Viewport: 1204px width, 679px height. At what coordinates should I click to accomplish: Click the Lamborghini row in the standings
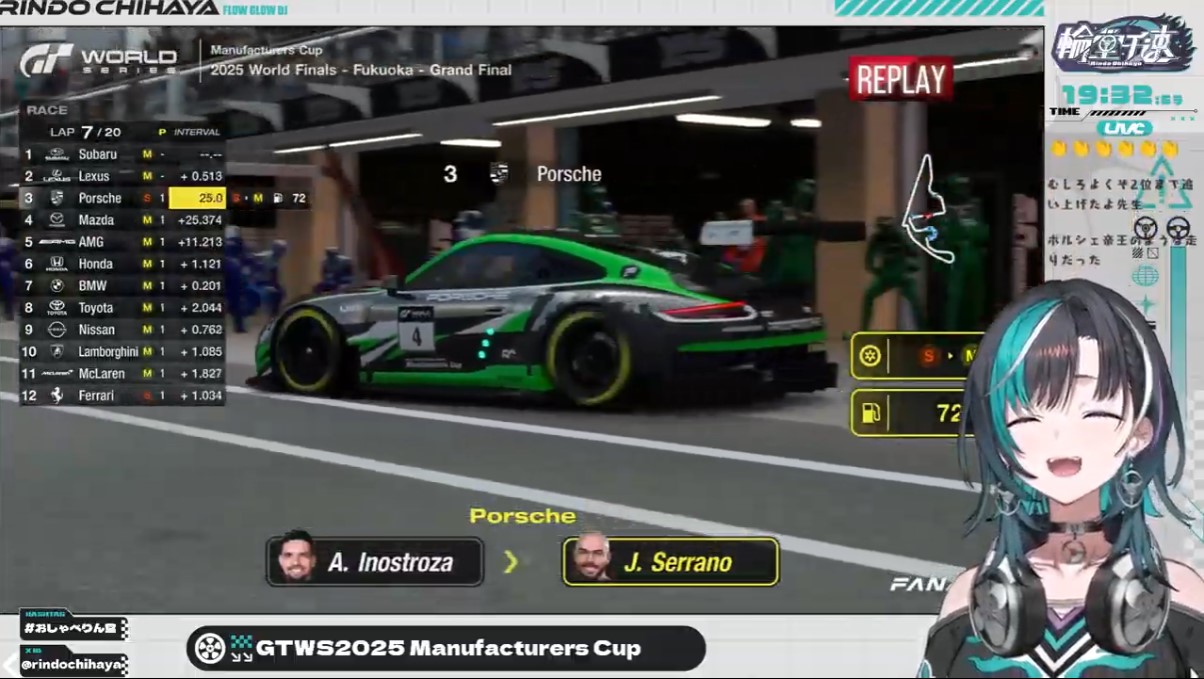coord(121,352)
